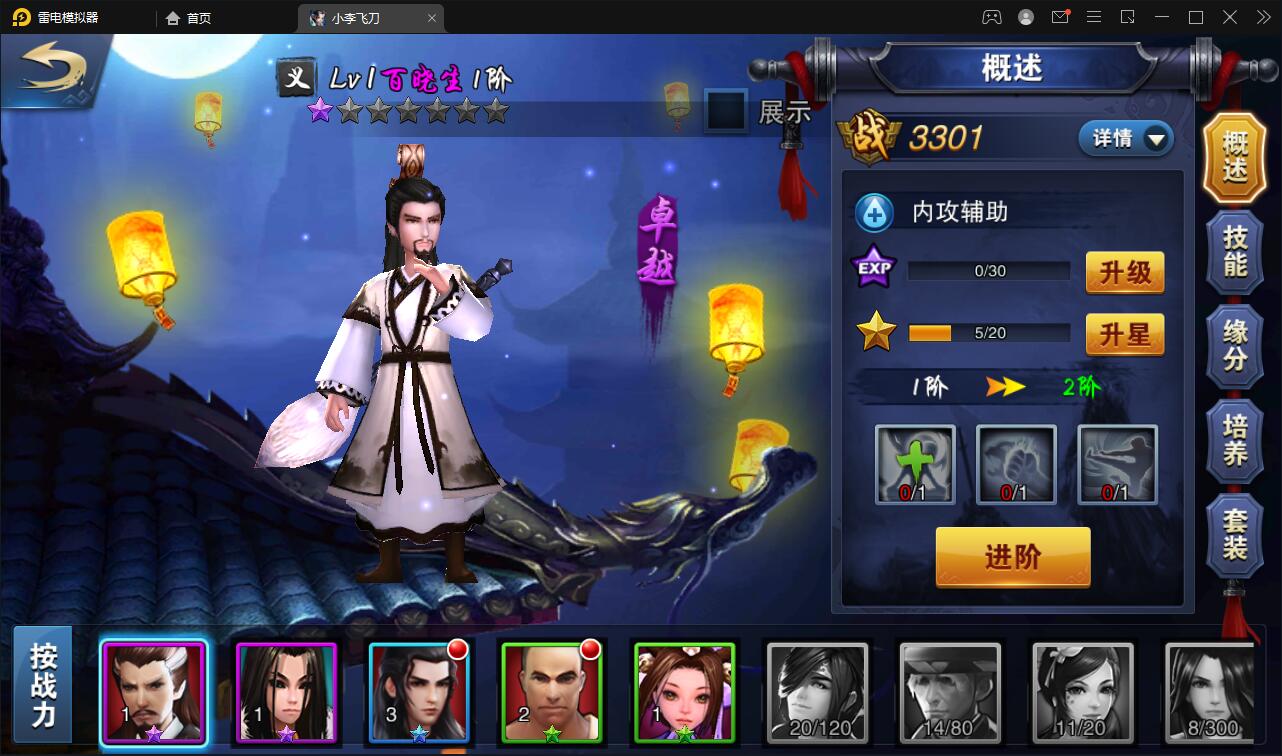Image resolution: width=1282 pixels, height=756 pixels.
Task: Expand the double-arrow overflow menu top right
Action: point(1262,17)
